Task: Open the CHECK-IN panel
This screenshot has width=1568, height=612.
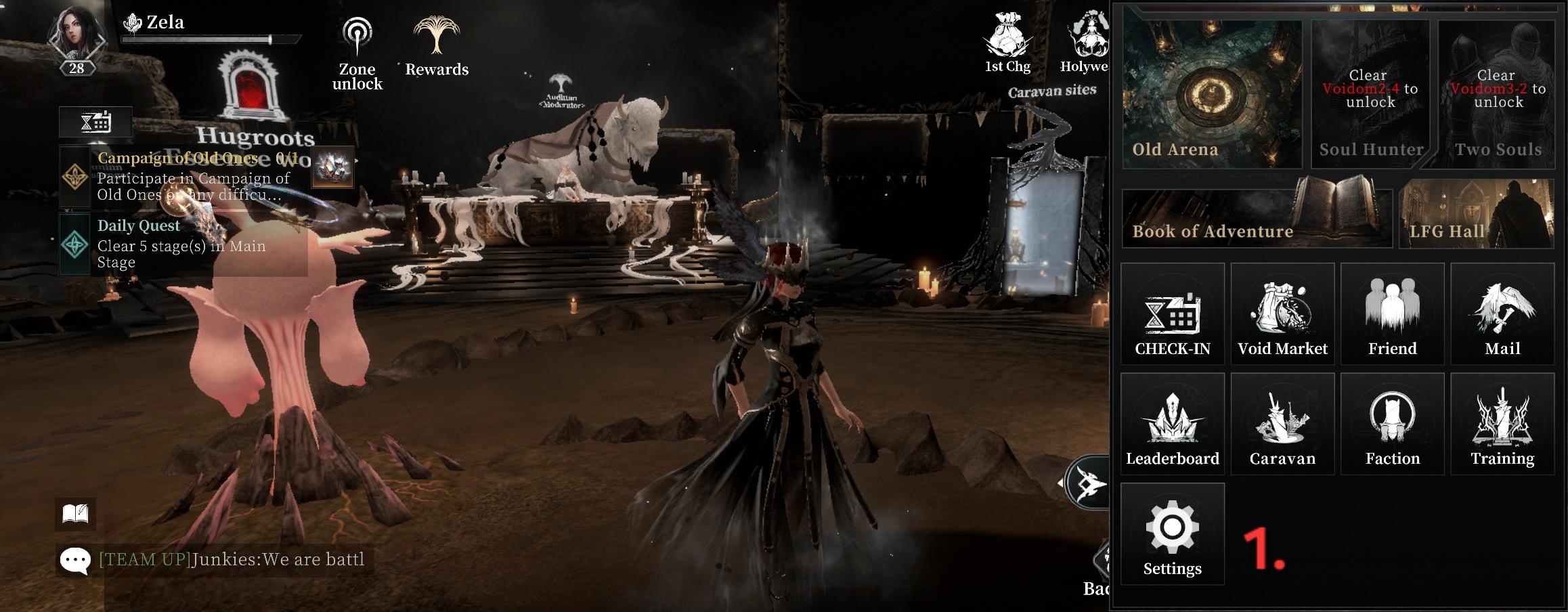Action: [1172, 315]
